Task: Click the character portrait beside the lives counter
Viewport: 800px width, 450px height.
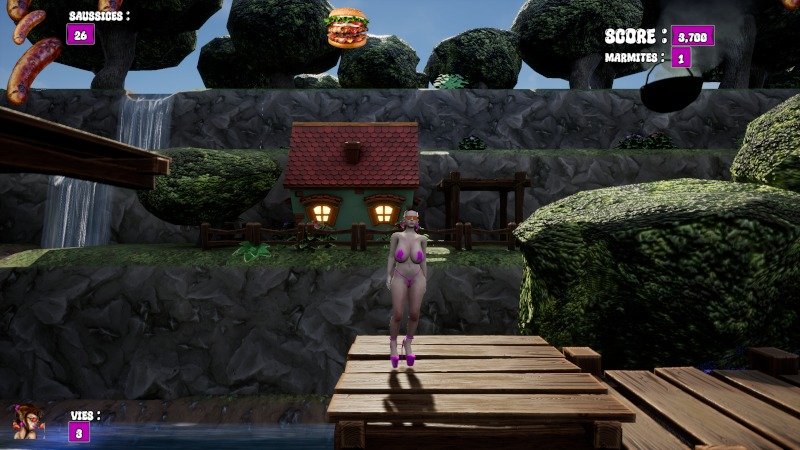Action: (27, 421)
